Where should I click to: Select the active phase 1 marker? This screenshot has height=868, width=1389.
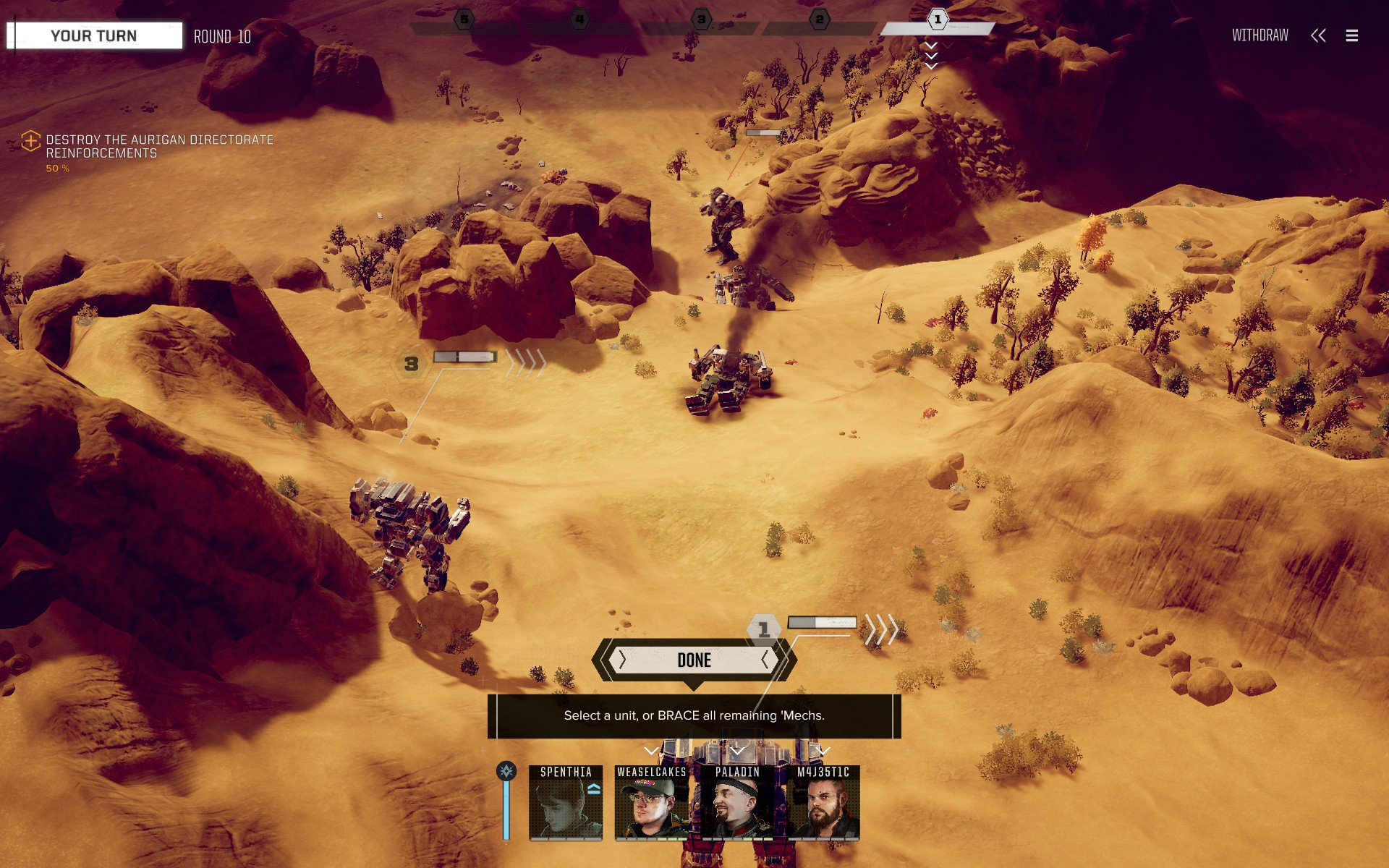click(938, 20)
